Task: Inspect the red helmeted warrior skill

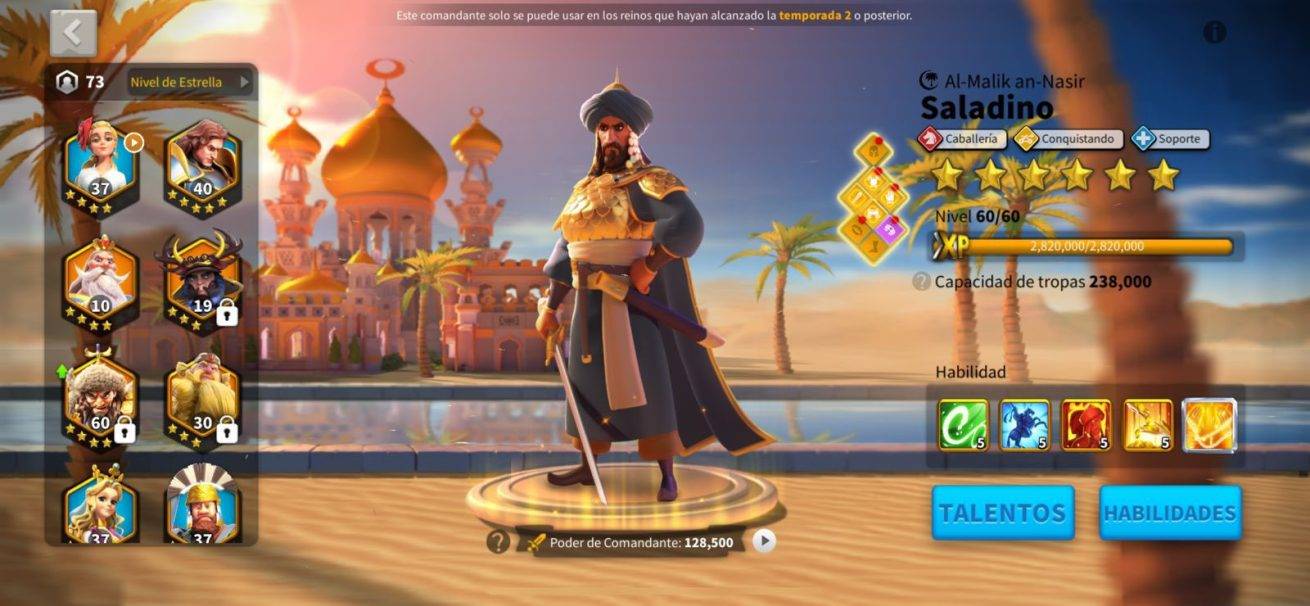Action: [1086, 425]
